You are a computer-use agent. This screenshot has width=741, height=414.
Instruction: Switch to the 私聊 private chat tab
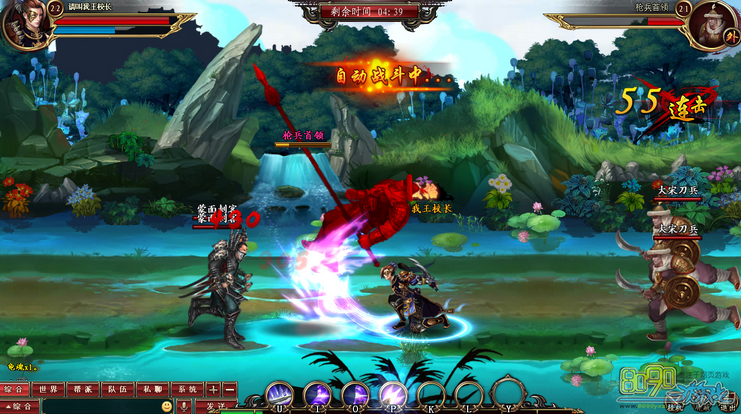(x=151, y=389)
